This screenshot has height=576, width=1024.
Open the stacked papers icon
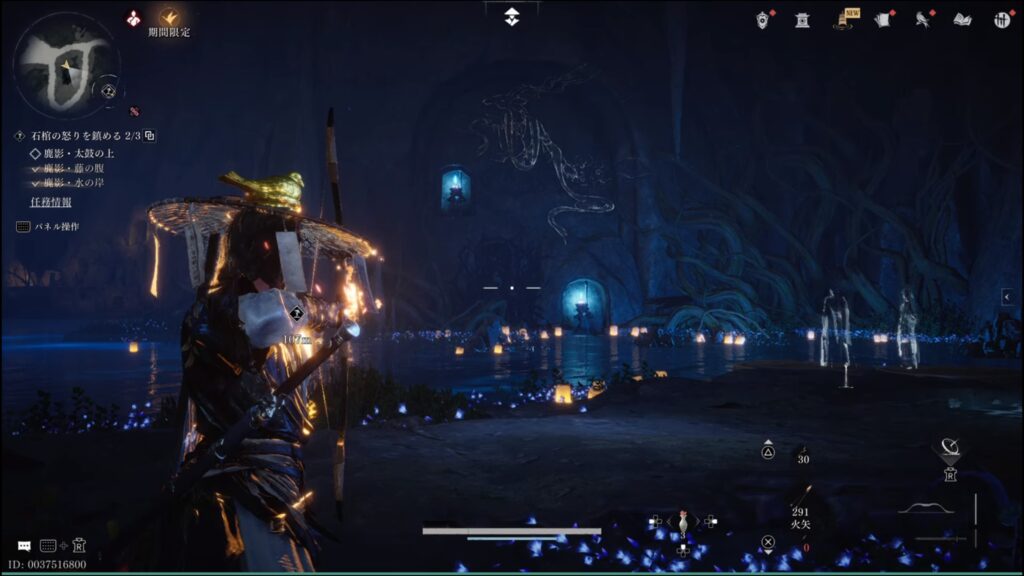coord(883,19)
